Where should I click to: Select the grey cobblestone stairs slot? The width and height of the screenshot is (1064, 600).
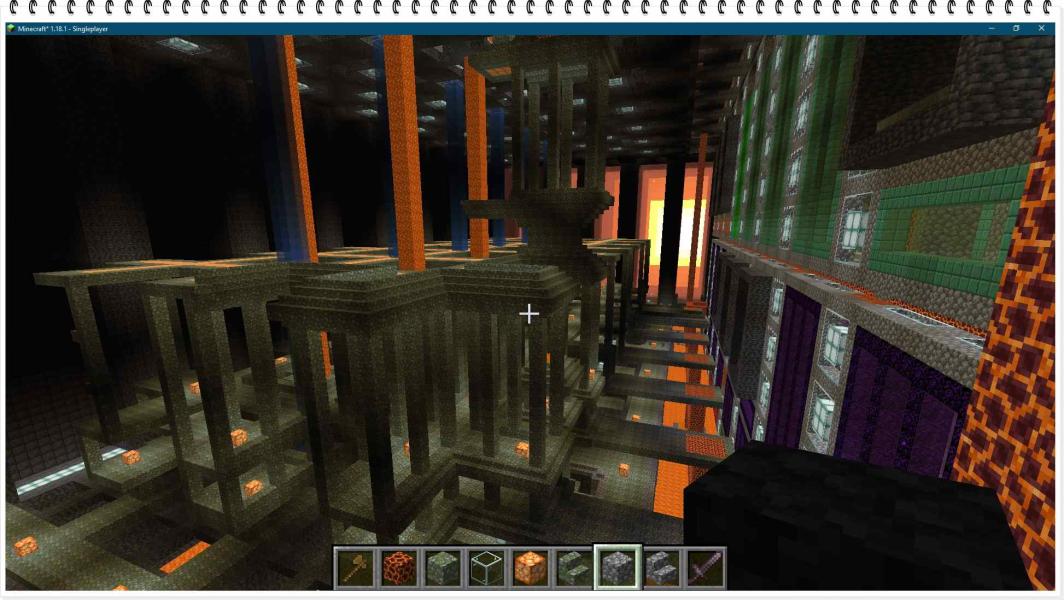[661, 568]
